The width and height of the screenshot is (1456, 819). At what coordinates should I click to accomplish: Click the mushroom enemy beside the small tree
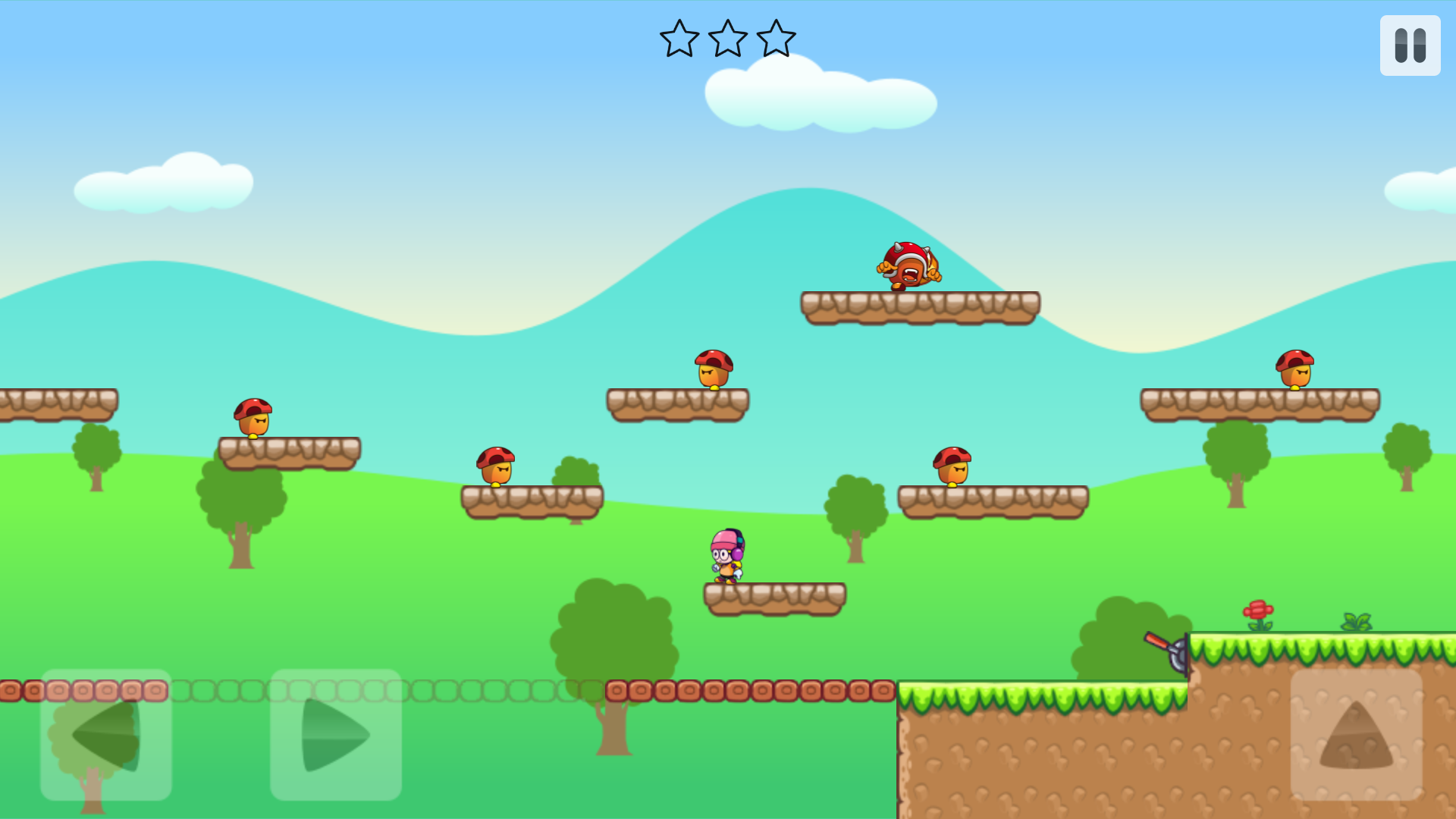coord(497,468)
